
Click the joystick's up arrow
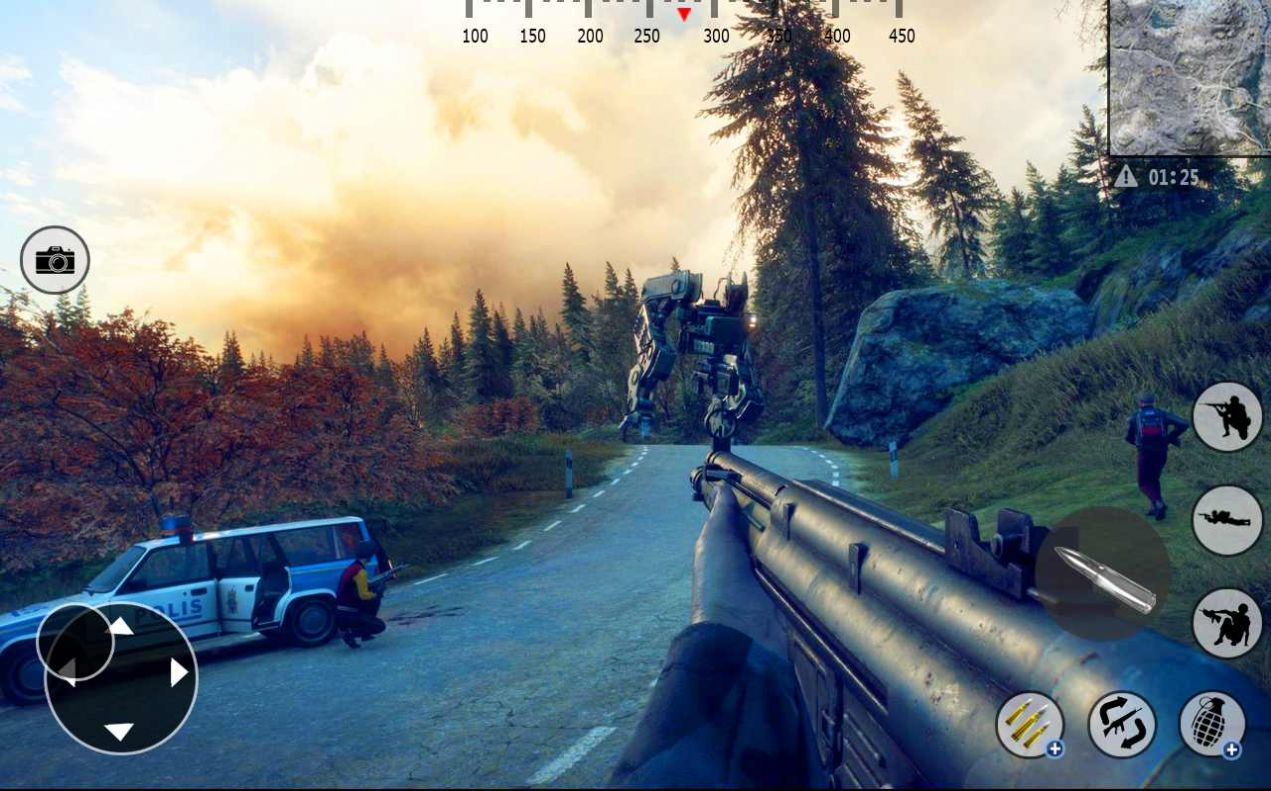click(121, 627)
